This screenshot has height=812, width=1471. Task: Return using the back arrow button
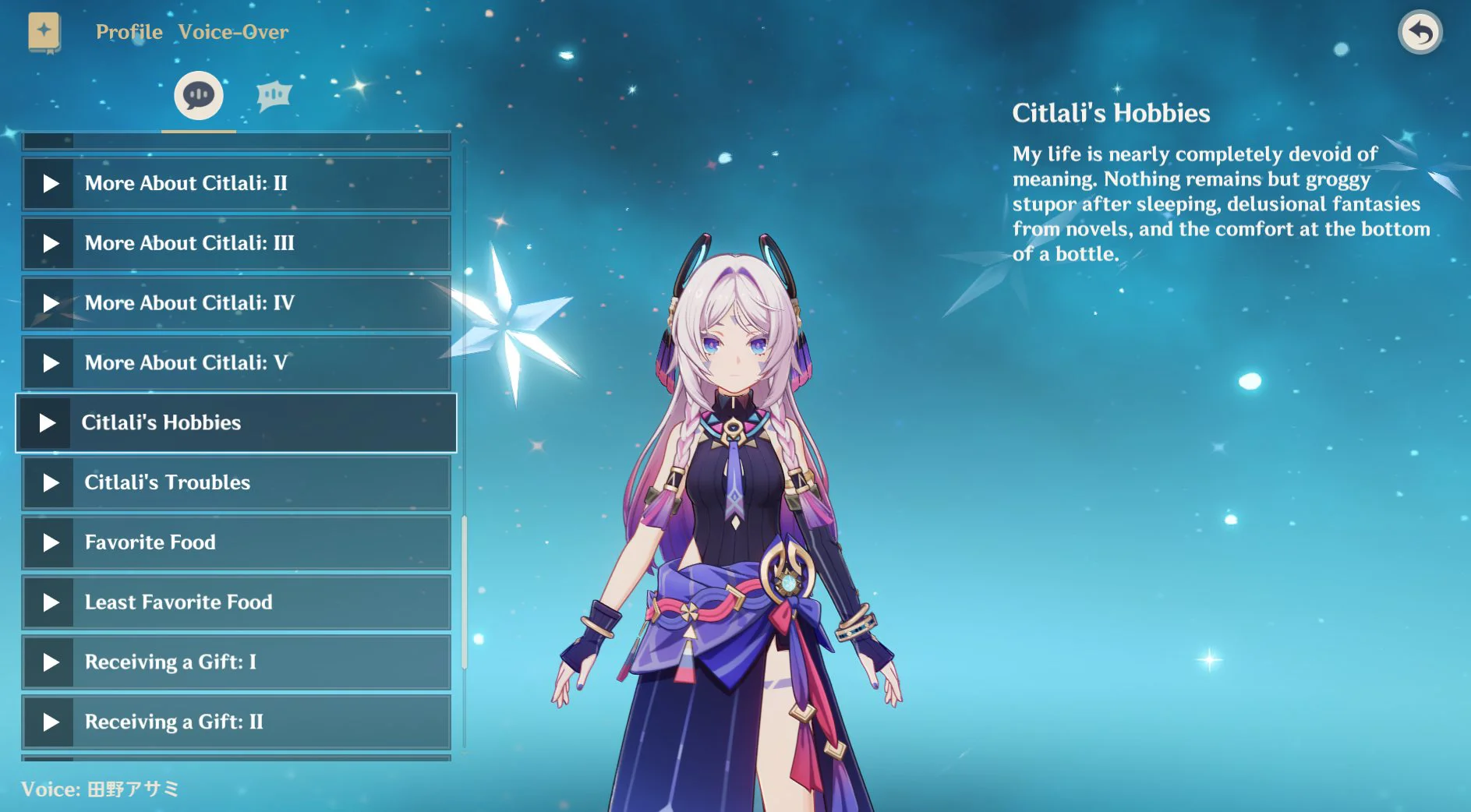1420,33
